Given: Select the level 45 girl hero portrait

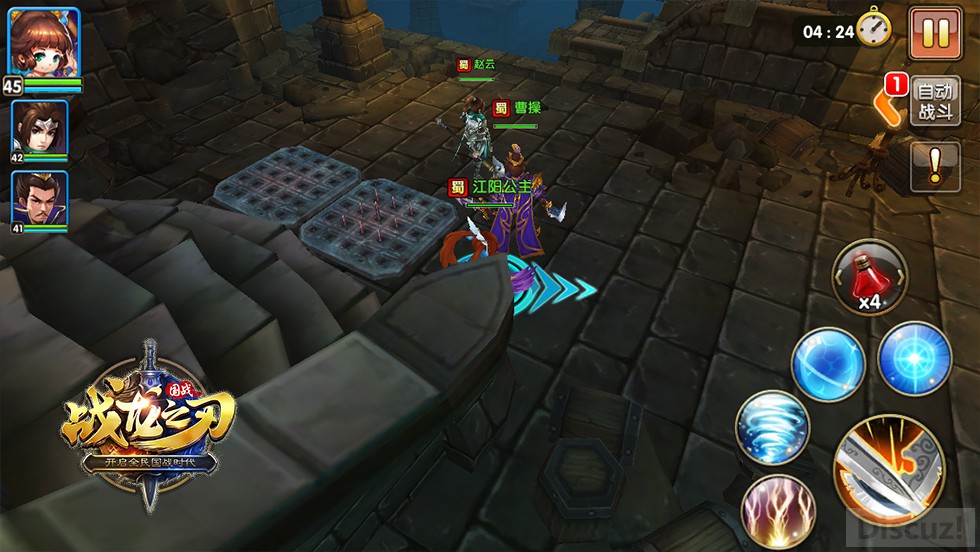Looking at the screenshot, I should tap(44, 43).
